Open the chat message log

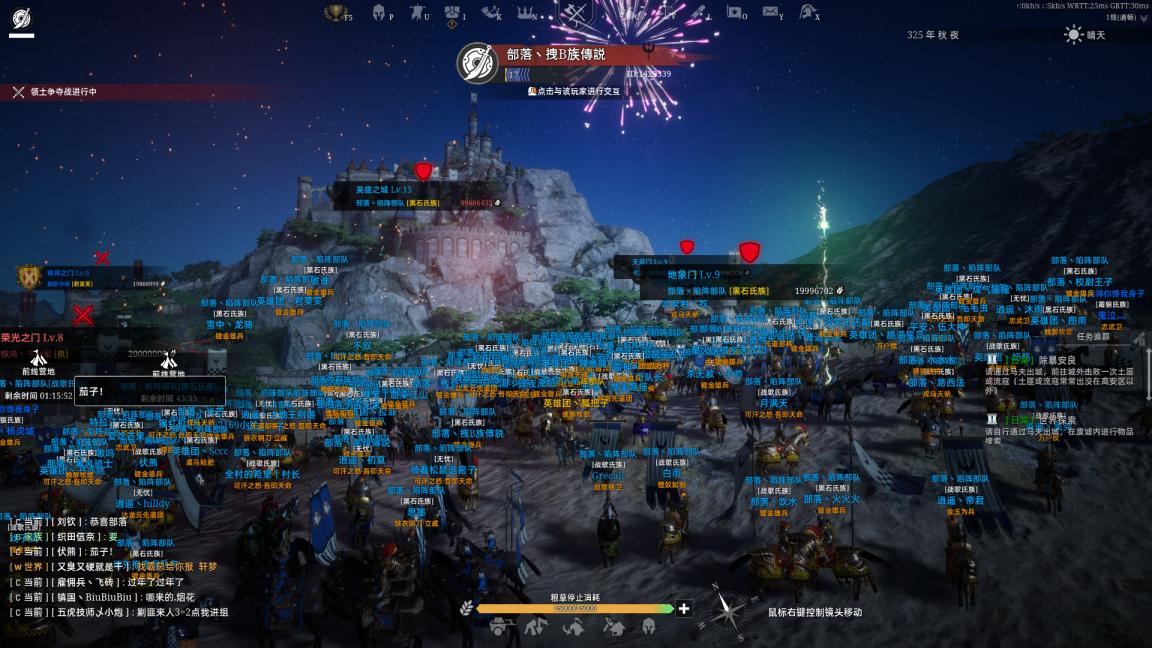[x=120, y=566]
